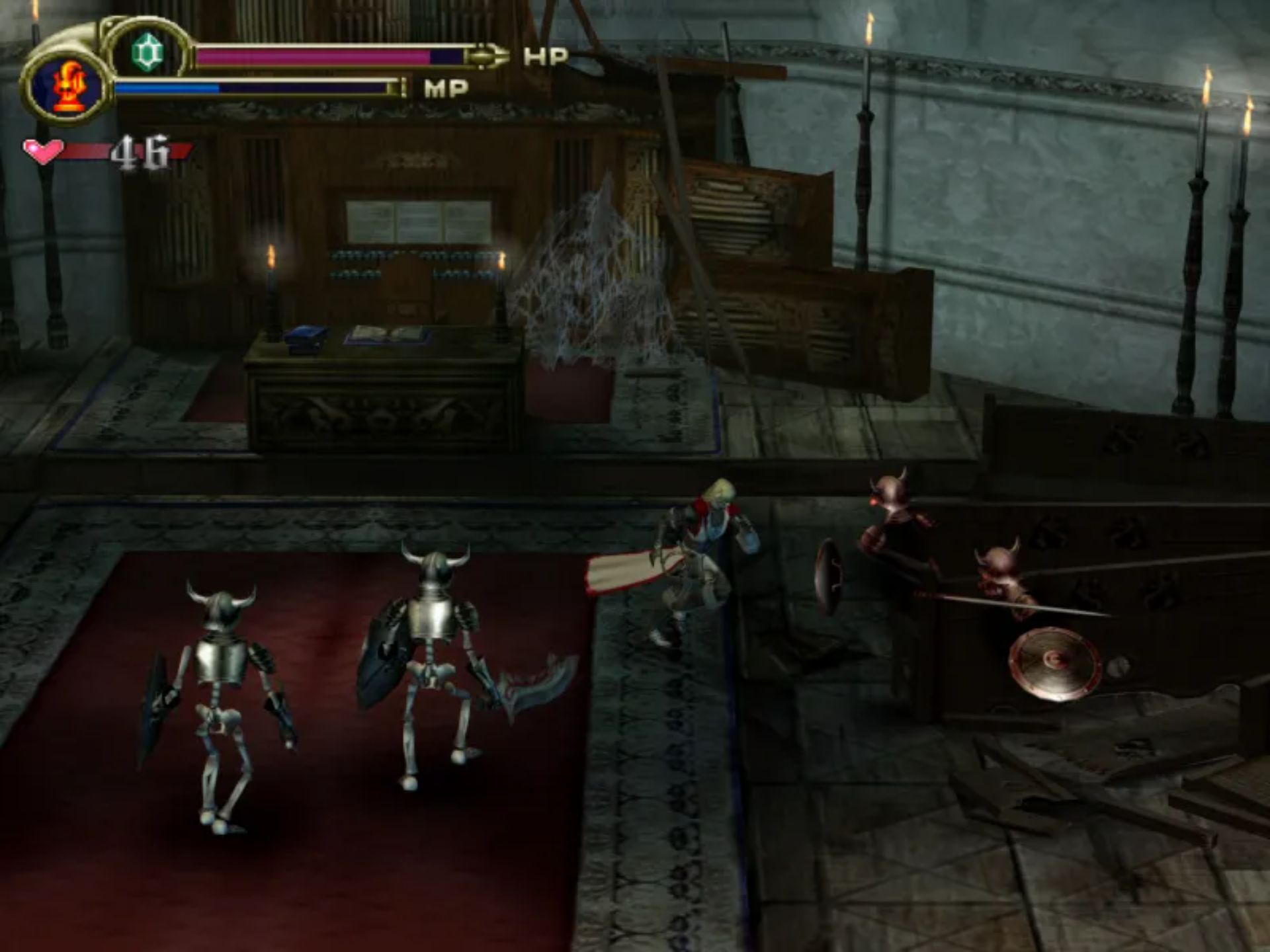Select the green orb gem icon
The image size is (1270, 952).
(147, 52)
